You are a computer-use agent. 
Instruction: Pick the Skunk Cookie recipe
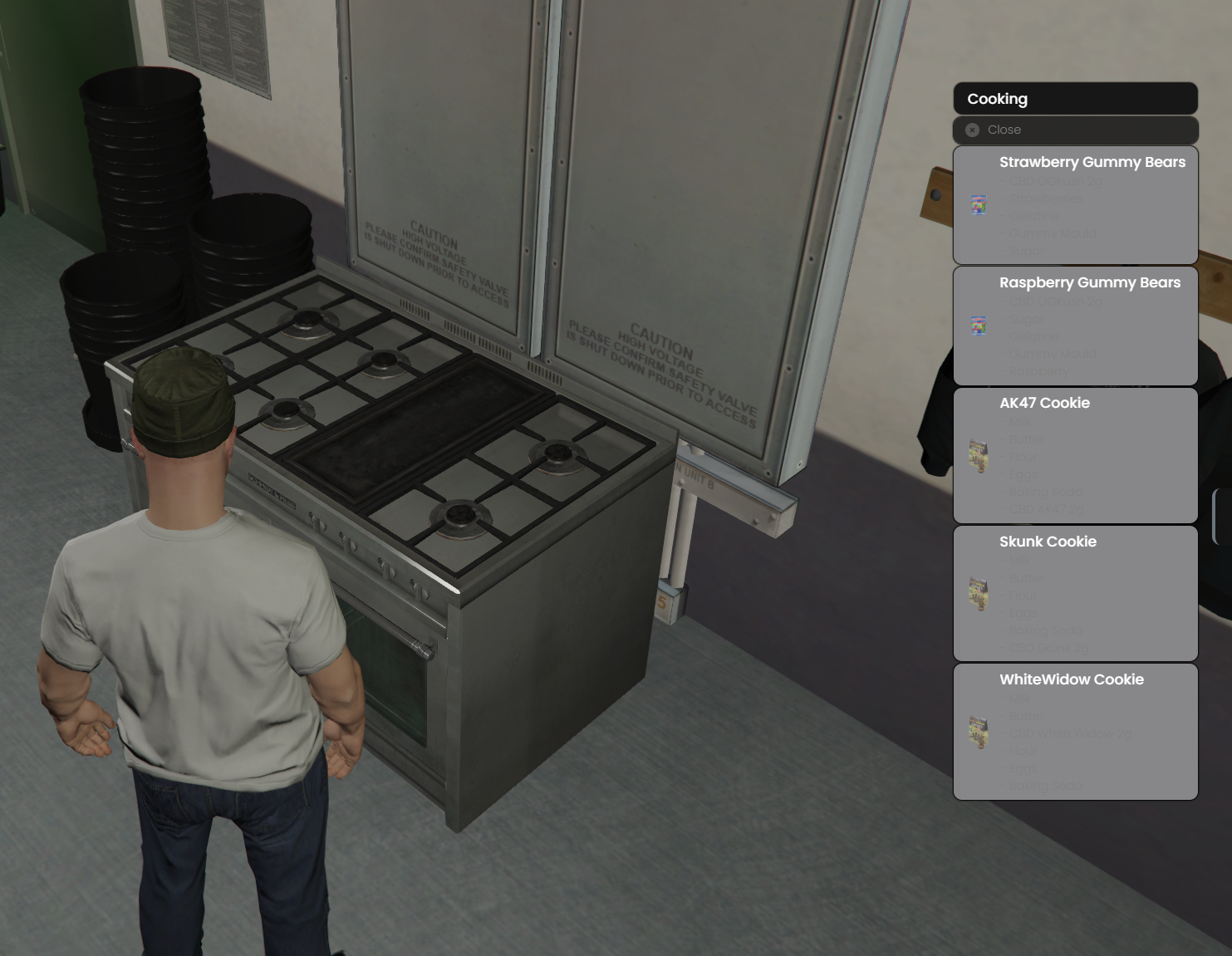pyautogui.click(x=1074, y=593)
